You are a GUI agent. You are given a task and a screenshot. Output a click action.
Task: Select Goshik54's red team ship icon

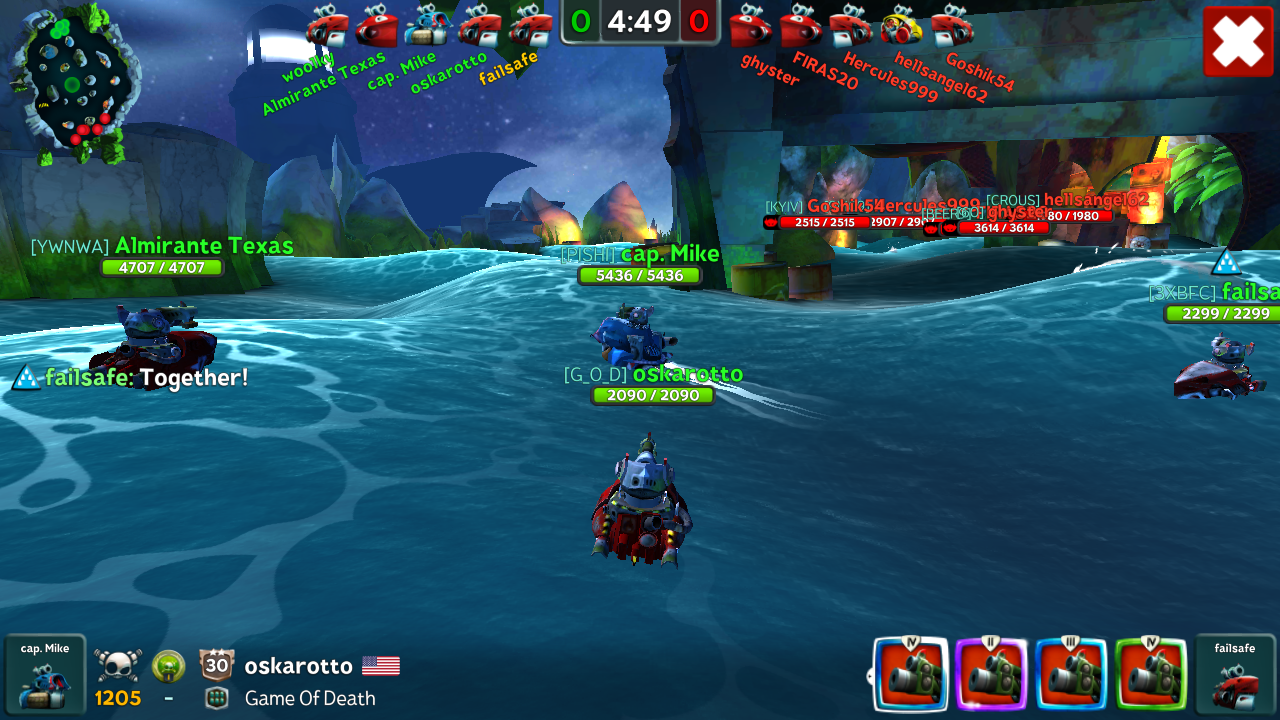(952, 26)
